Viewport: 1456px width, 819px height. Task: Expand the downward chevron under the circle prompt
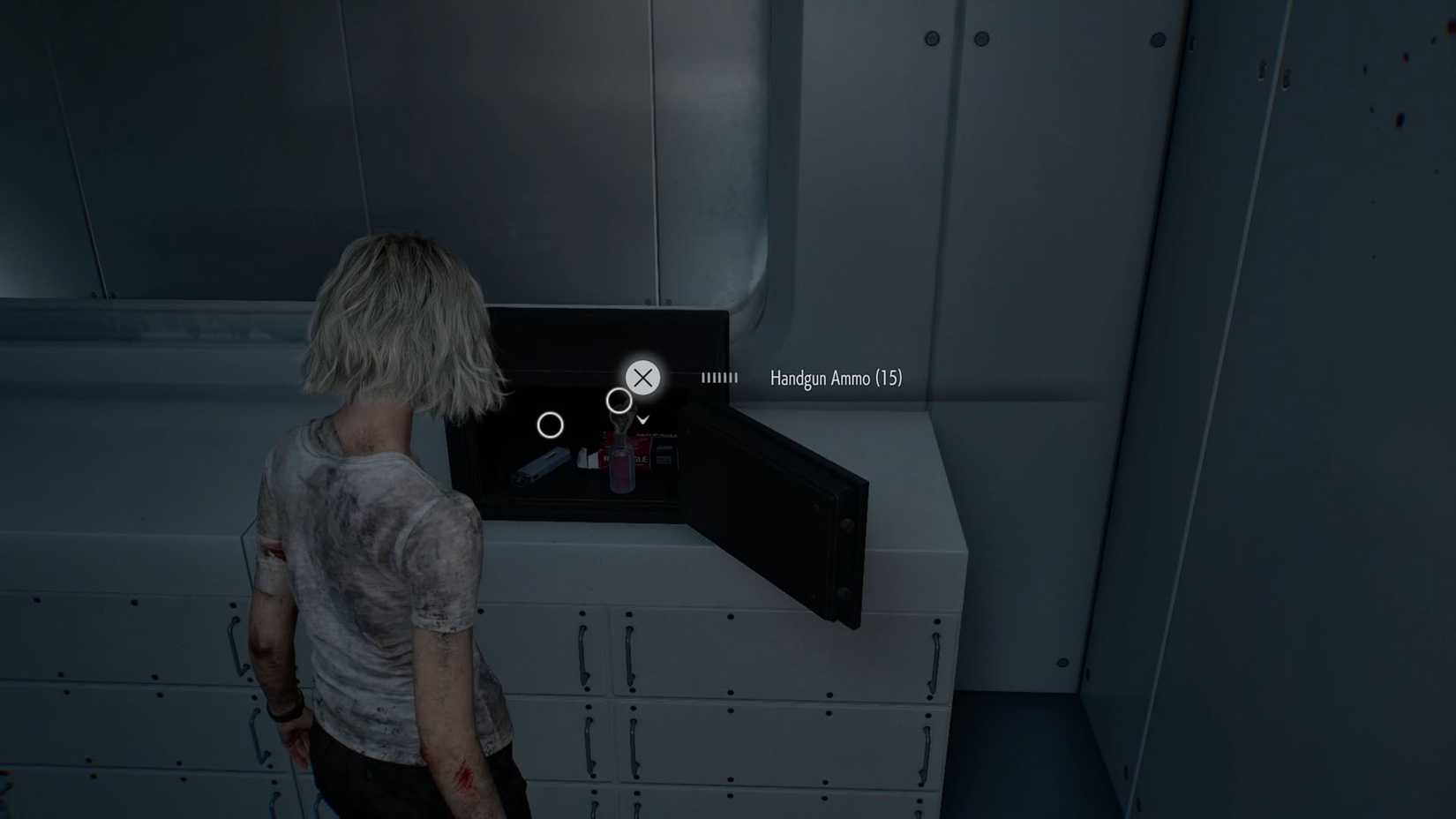point(641,419)
